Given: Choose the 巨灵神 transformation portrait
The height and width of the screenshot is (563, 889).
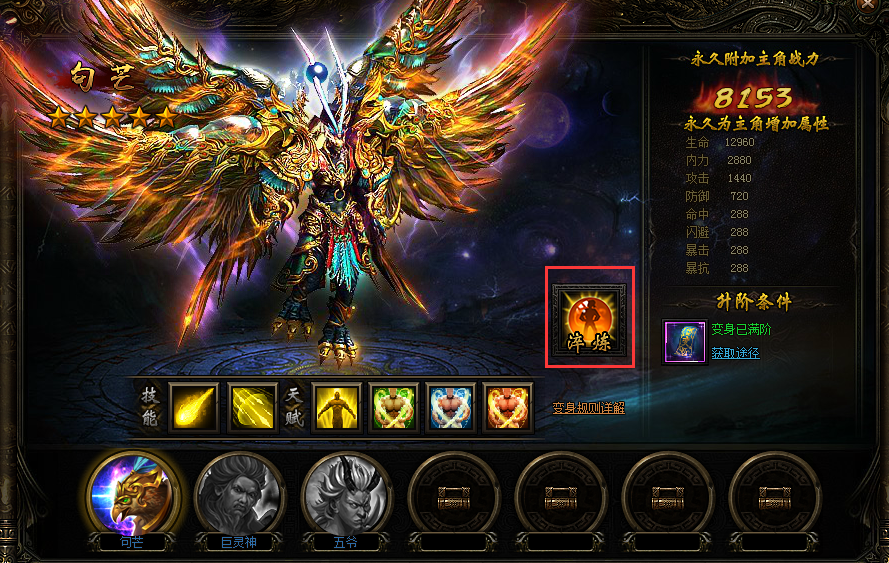Looking at the screenshot, I should point(238,495).
